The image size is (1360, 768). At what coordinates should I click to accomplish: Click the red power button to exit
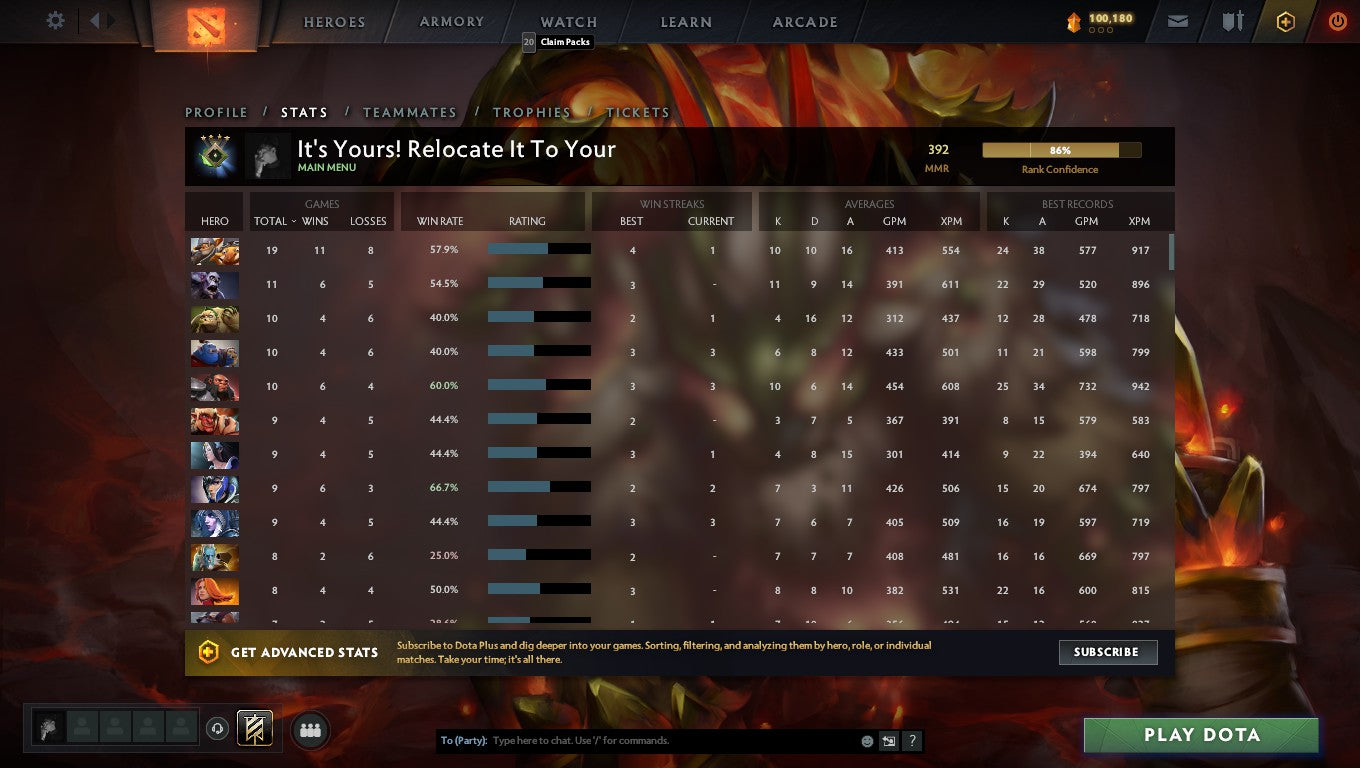click(x=1338, y=20)
